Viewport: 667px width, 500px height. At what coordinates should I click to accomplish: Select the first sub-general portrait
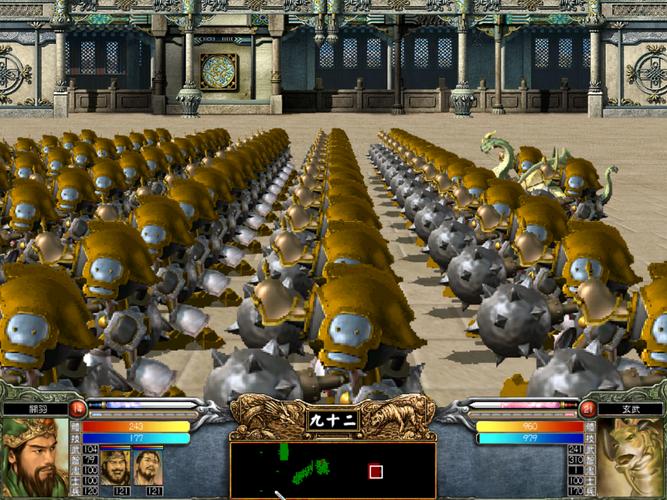pyautogui.click(x=114, y=467)
